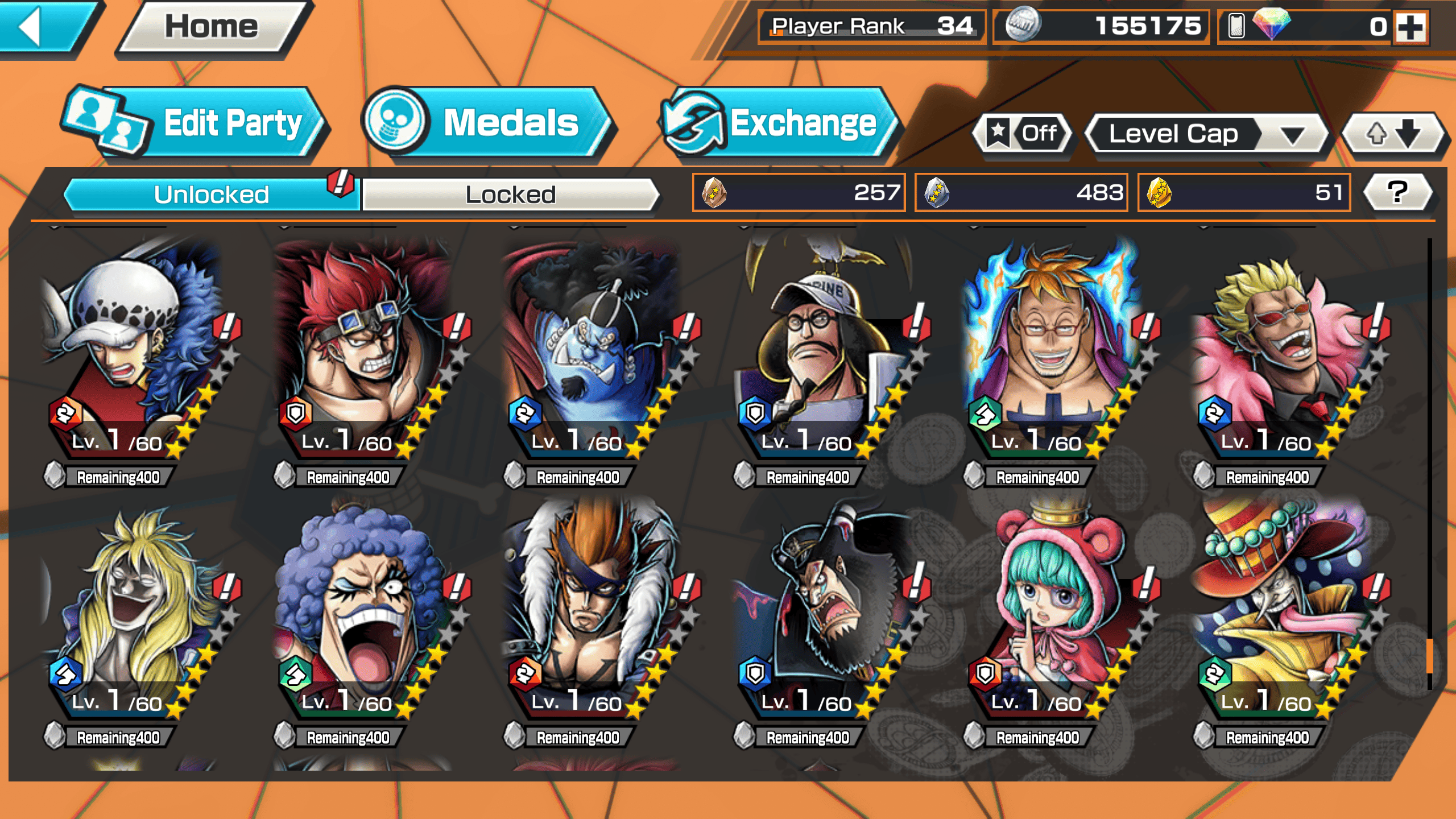Add diamonds with the plus button
This screenshot has height=819, width=1456.
(1410, 27)
